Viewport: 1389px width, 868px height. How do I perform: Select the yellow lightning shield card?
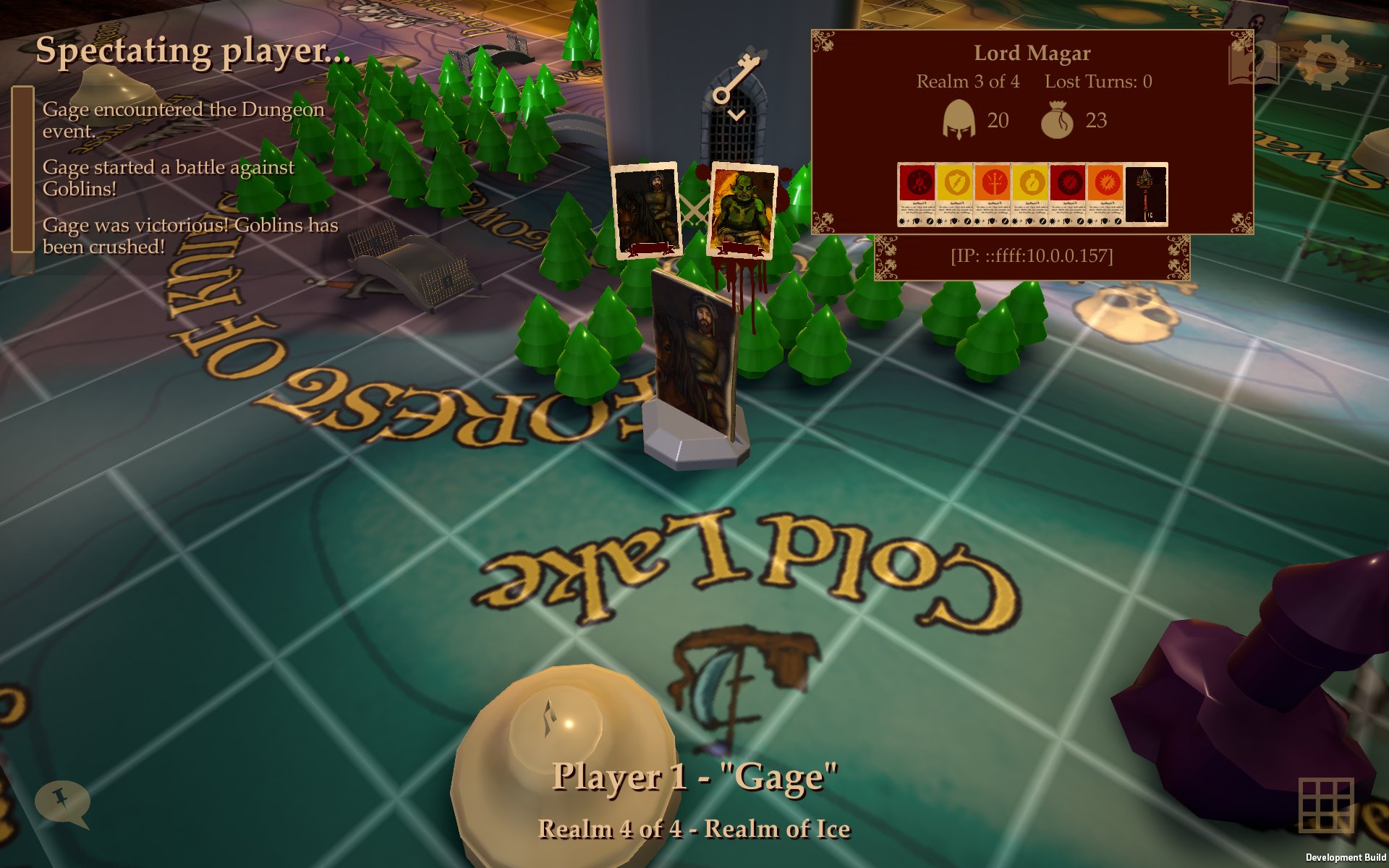pos(954,195)
